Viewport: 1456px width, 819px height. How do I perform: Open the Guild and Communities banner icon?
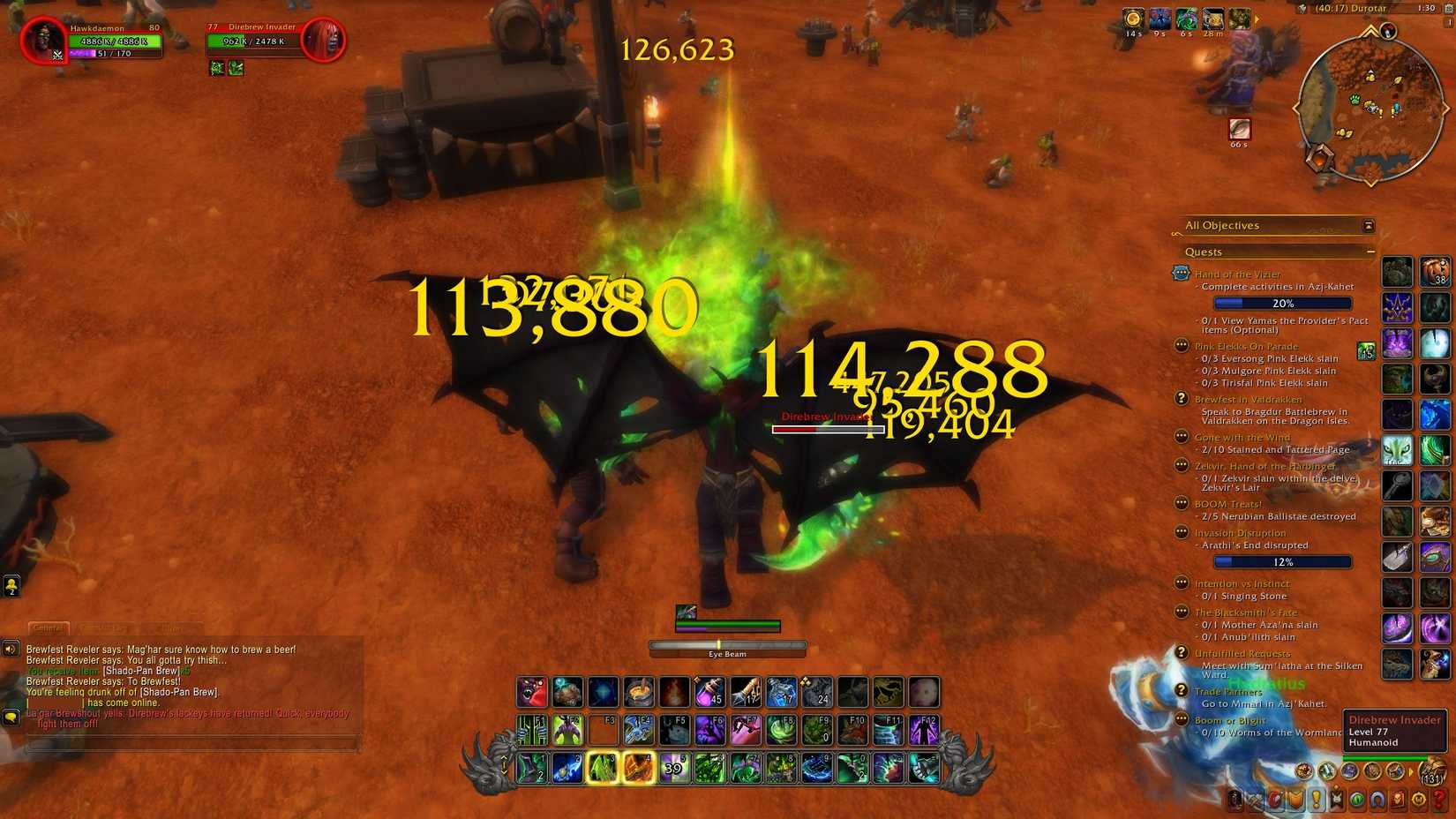[x=1336, y=799]
